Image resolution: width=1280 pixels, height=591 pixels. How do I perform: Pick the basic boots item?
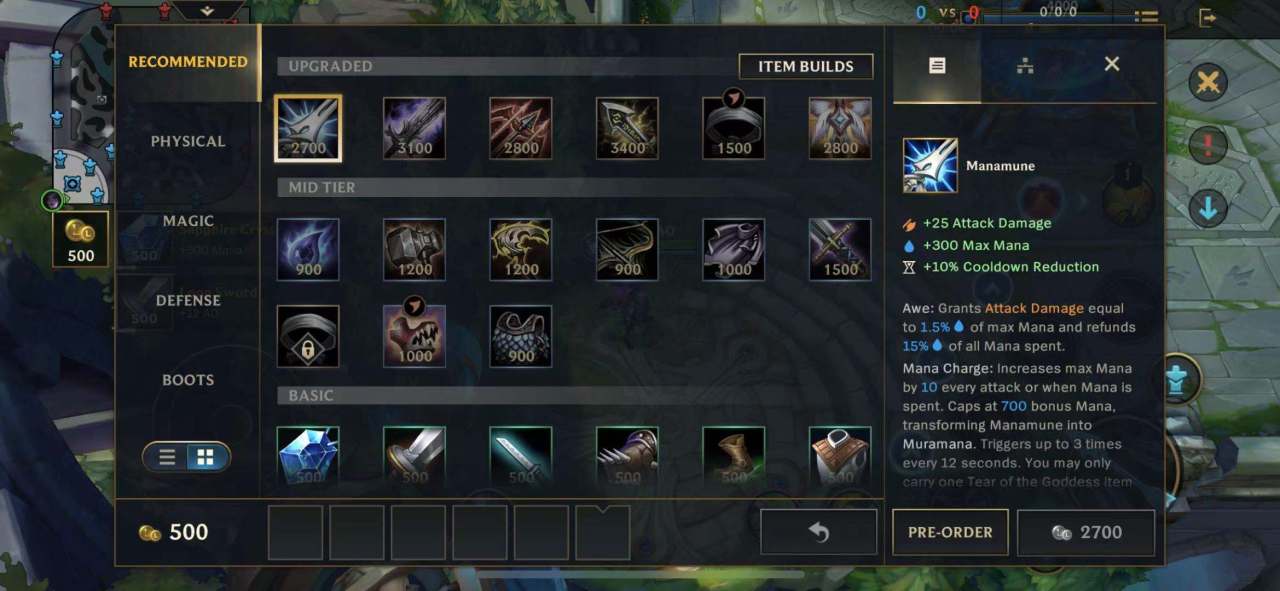733,457
